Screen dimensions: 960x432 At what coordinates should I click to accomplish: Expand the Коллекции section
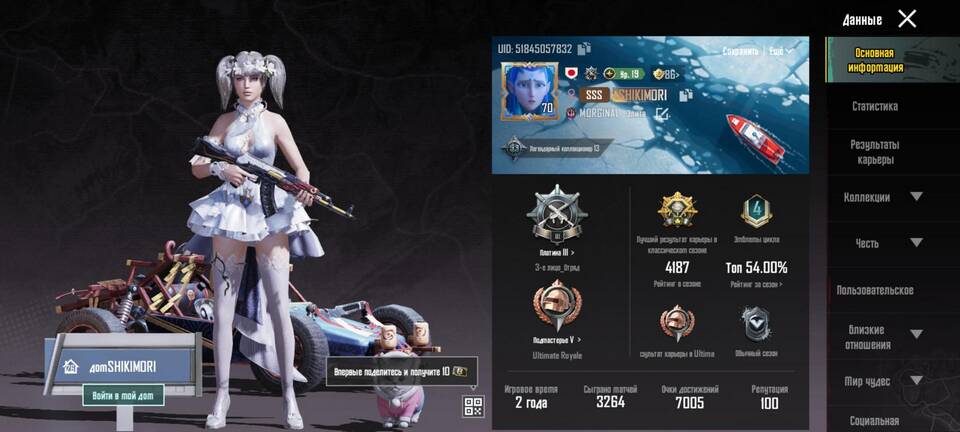tap(916, 197)
